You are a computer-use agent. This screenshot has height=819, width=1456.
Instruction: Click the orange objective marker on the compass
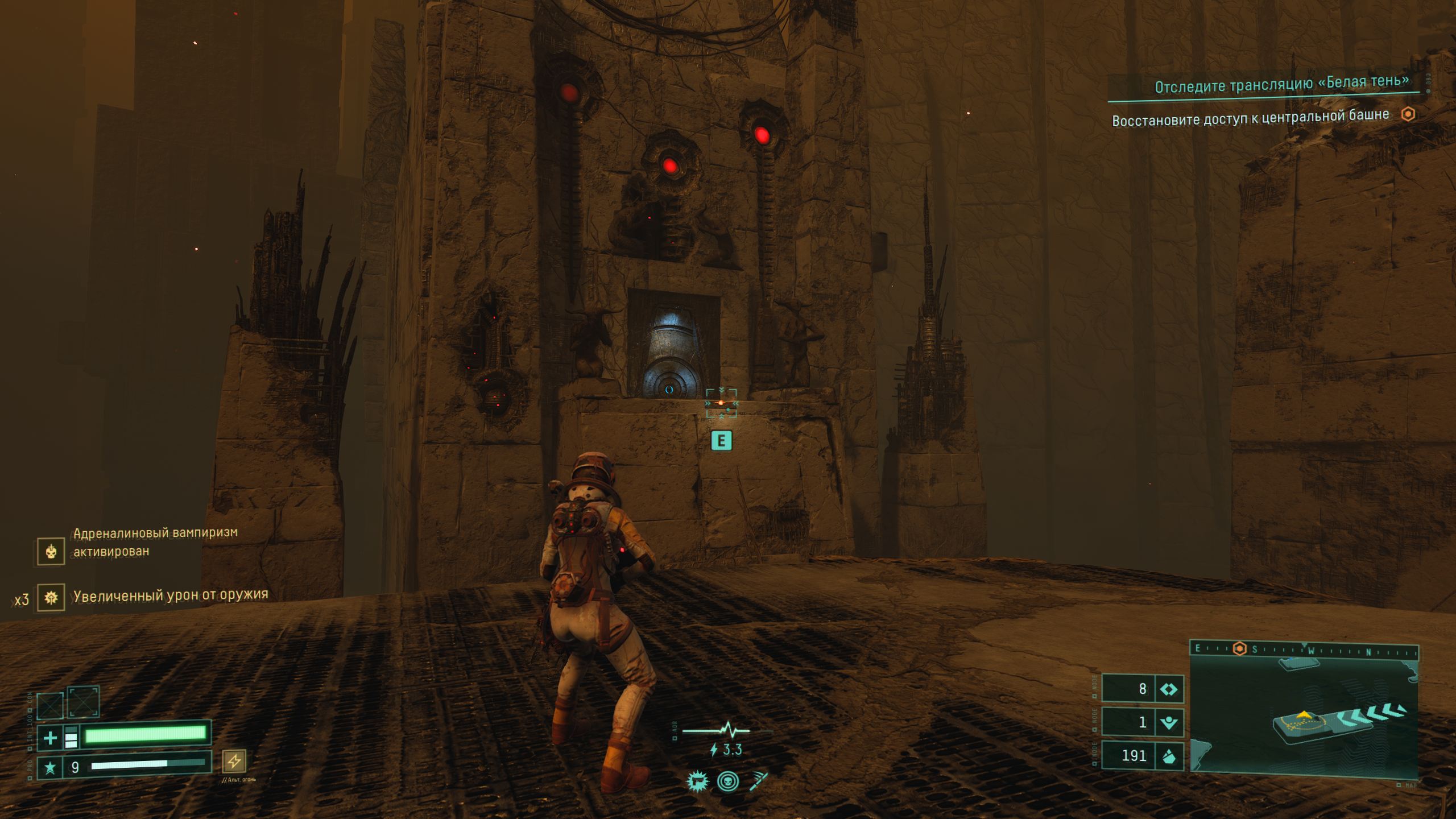[1239, 649]
